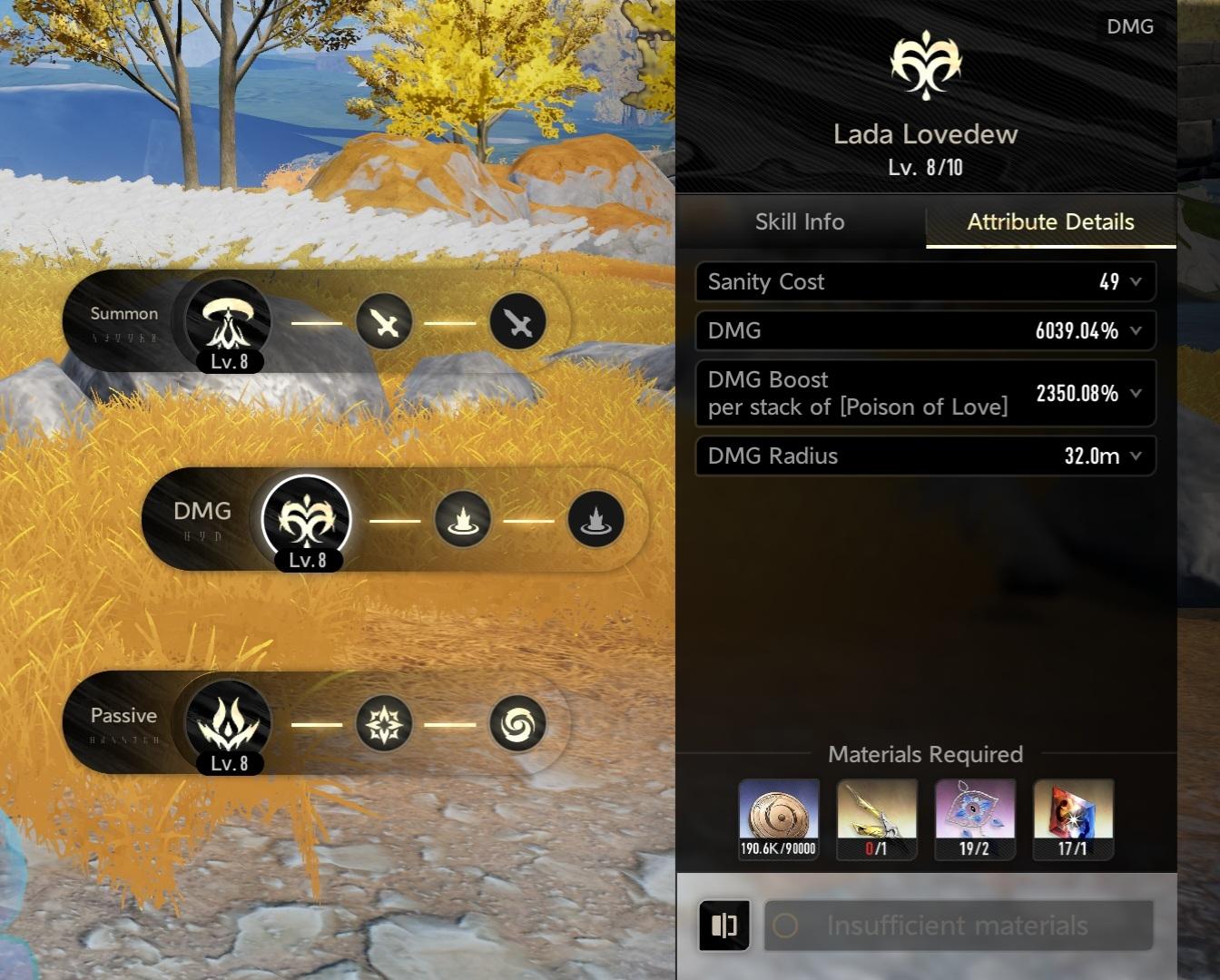Pick the first flame node in DMG row
Screen dimensions: 1220x980
pyautogui.click(x=463, y=520)
